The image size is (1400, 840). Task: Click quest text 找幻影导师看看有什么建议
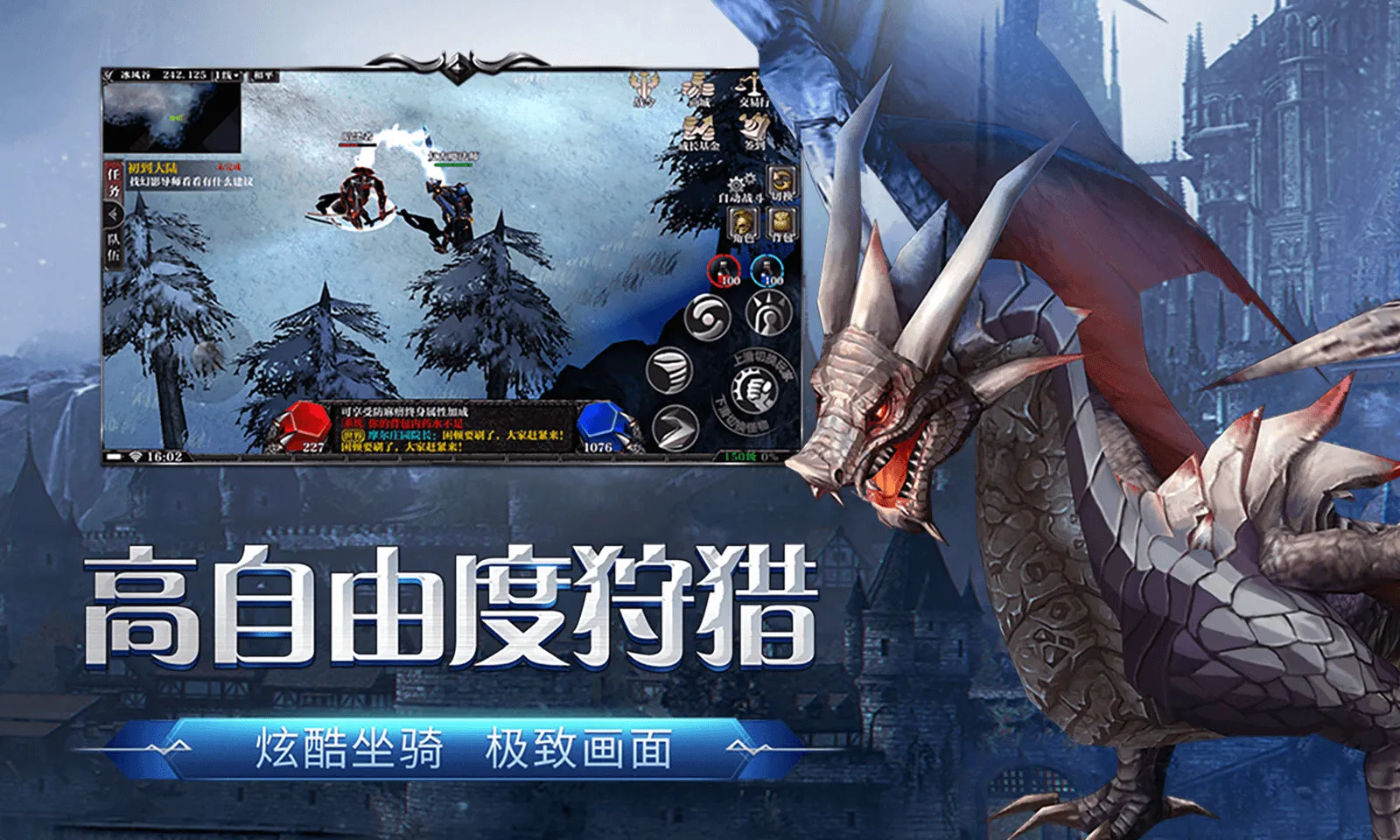(x=191, y=182)
